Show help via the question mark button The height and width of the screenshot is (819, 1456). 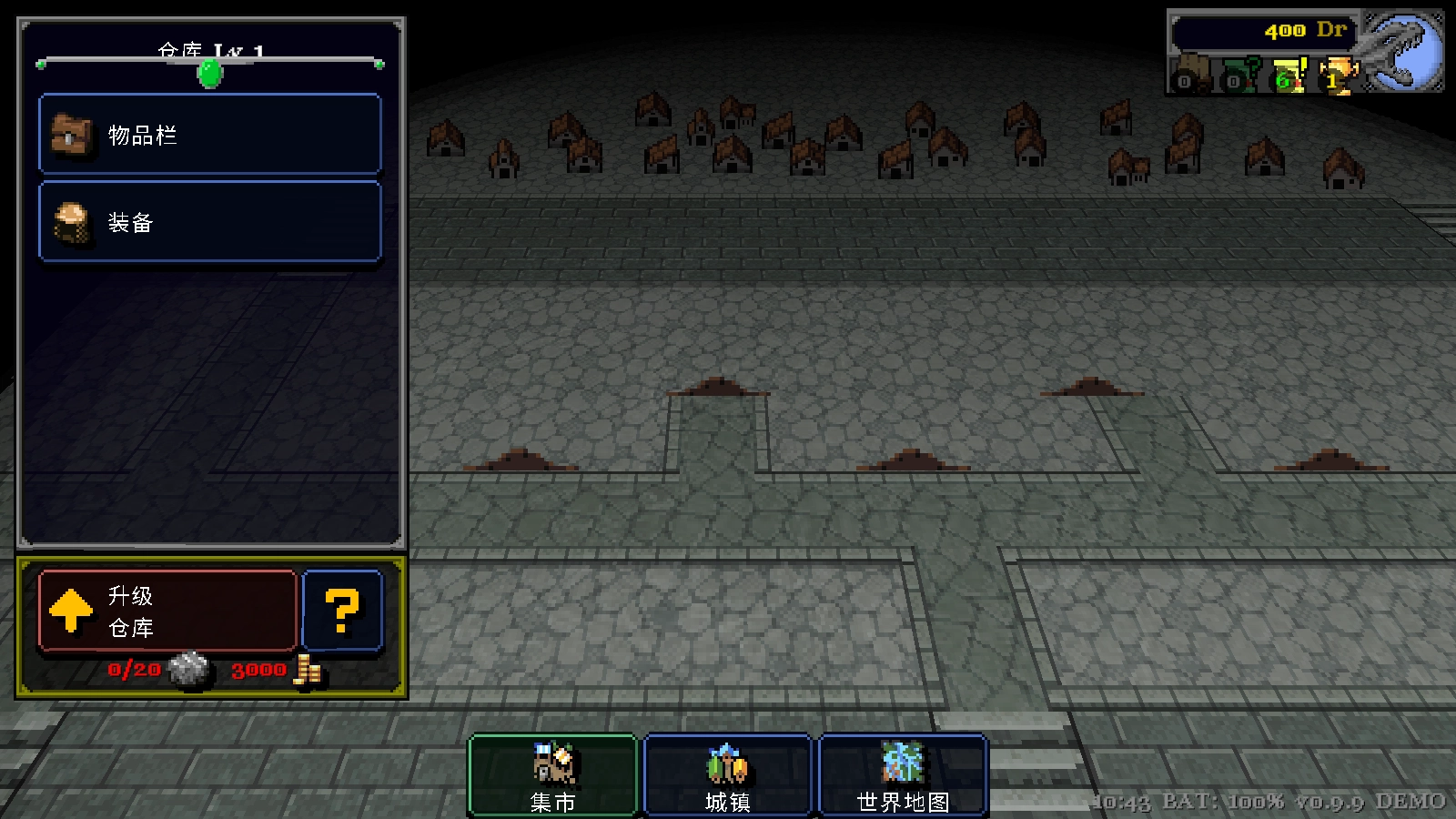point(342,611)
